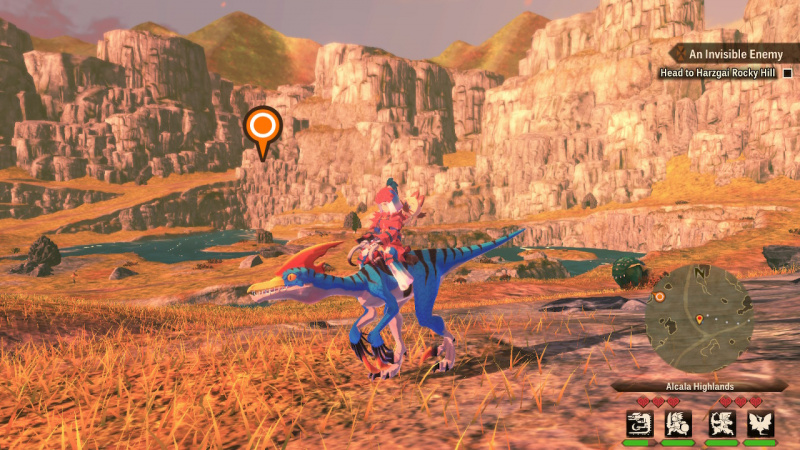Click the orange waypoint marker in the scene
This screenshot has width=800, height=450.
tap(263, 127)
